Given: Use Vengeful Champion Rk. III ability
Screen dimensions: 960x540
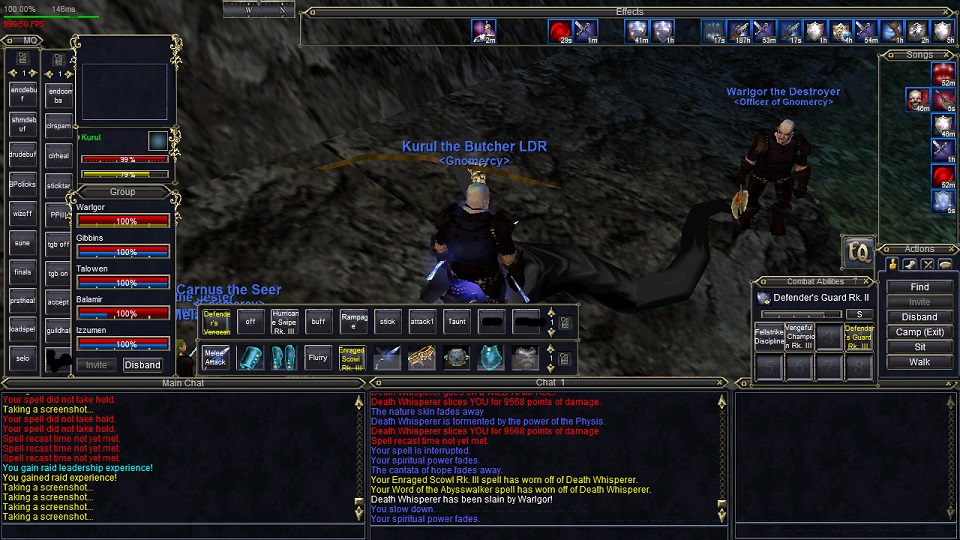Looking at the screenshot, I should point(799,337).
